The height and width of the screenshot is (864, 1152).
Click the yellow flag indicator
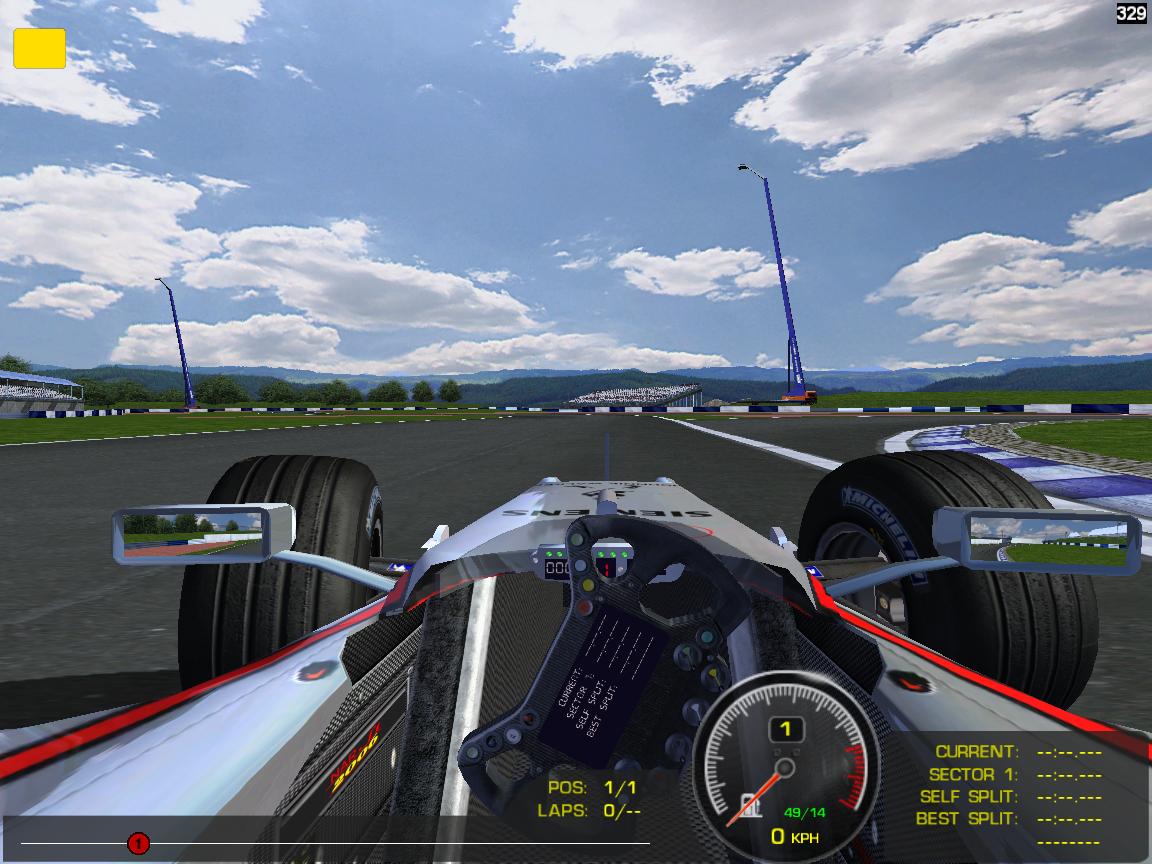(39, 48)
